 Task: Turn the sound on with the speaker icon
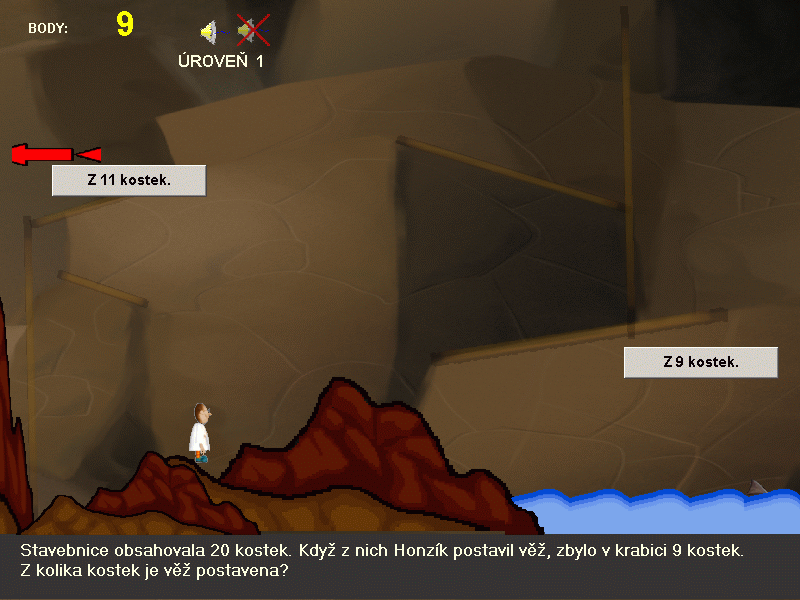click(209, 32)
